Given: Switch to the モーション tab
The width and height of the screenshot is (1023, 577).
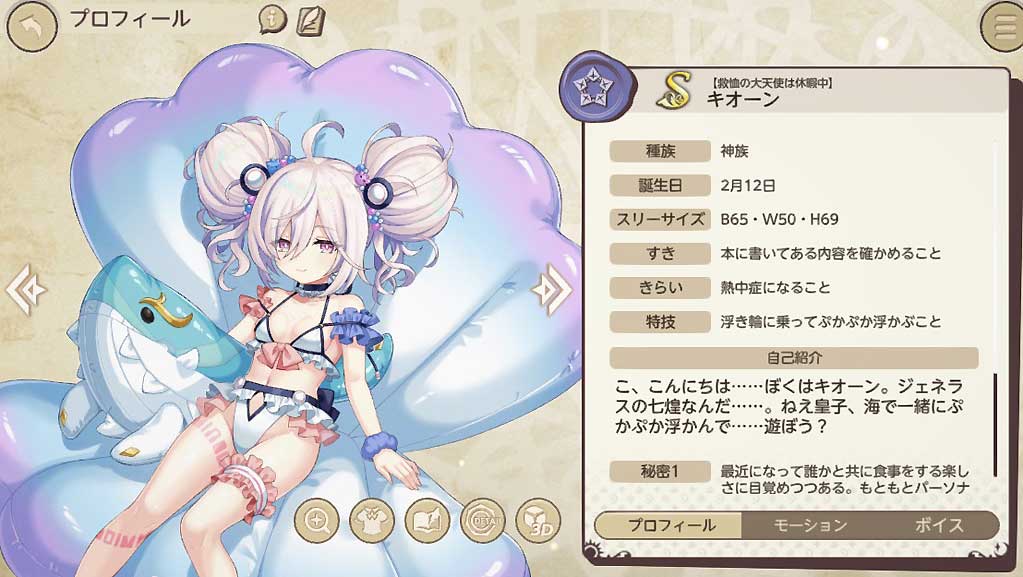Looking at the screenshot, I should (x=811, y=525).
